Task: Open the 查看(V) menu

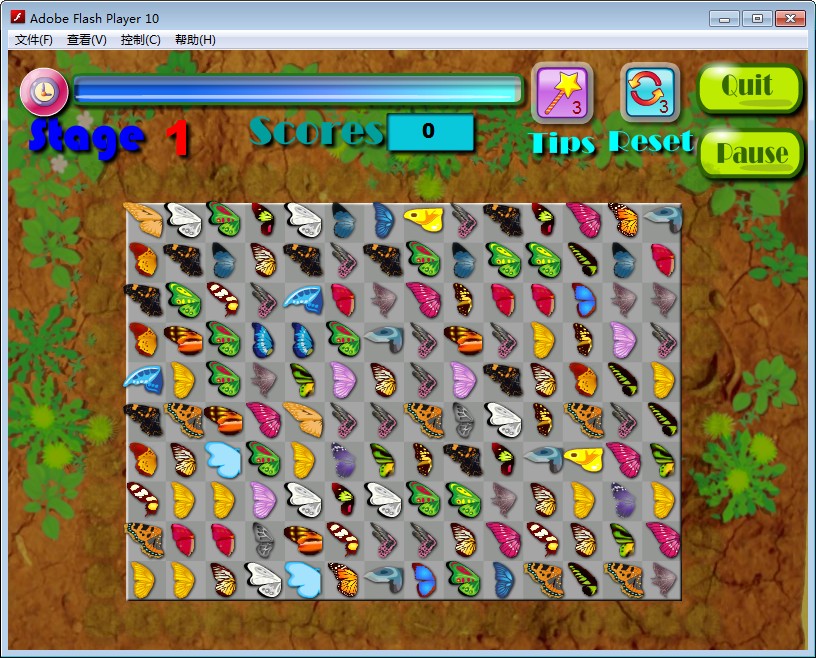Action: 87,40
